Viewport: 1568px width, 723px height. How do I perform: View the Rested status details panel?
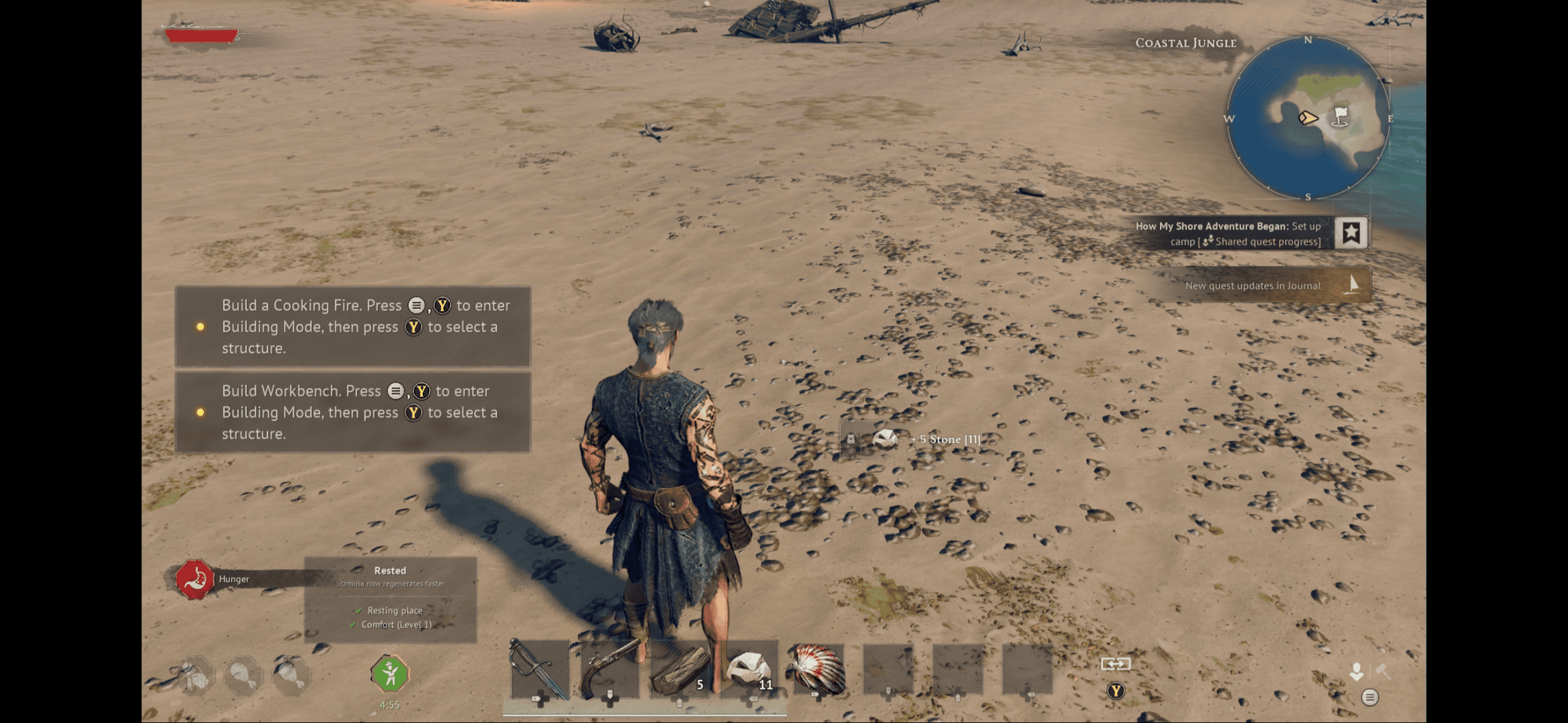tap(390, 599)
